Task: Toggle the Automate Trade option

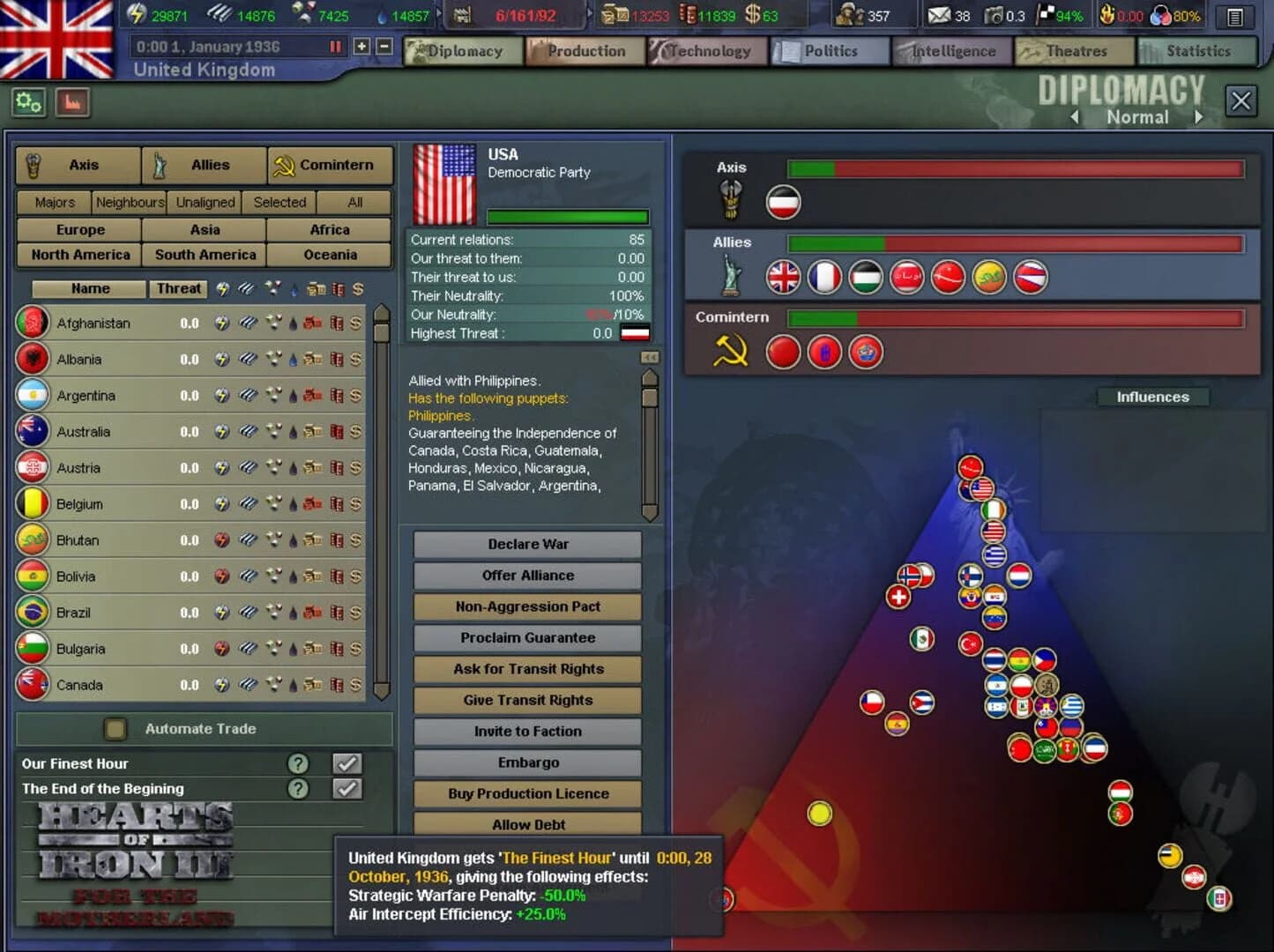Action: 115,729
